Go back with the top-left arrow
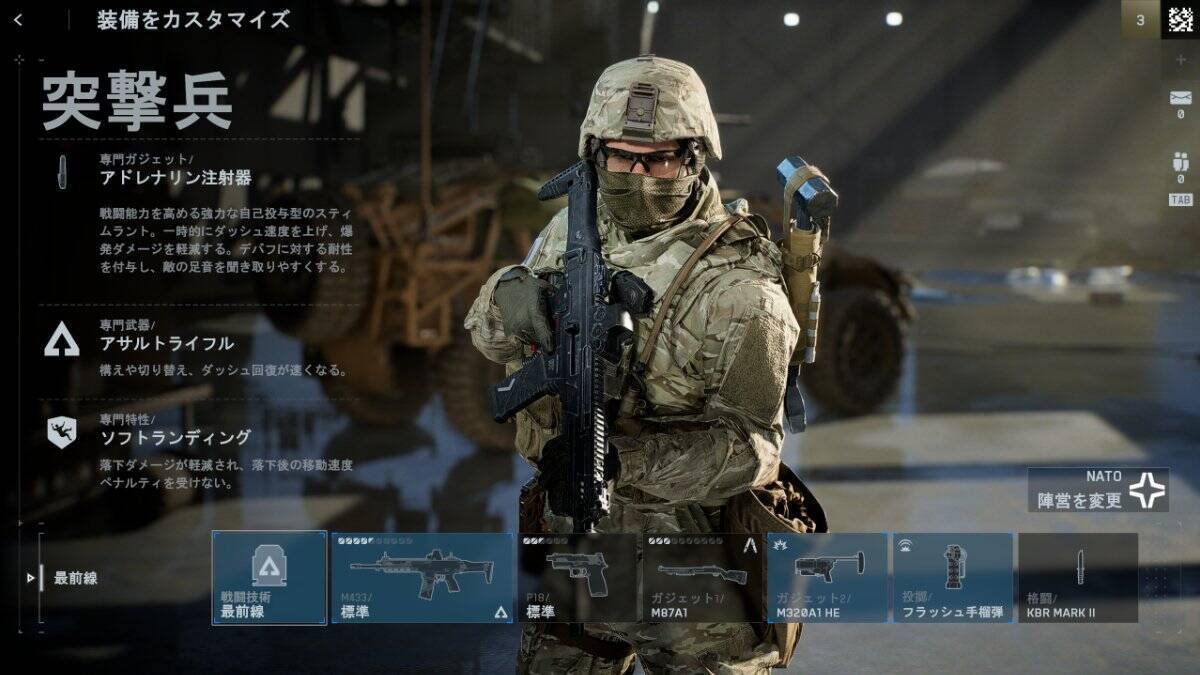Screen dimensions: 1200x675 coord(18,20)
